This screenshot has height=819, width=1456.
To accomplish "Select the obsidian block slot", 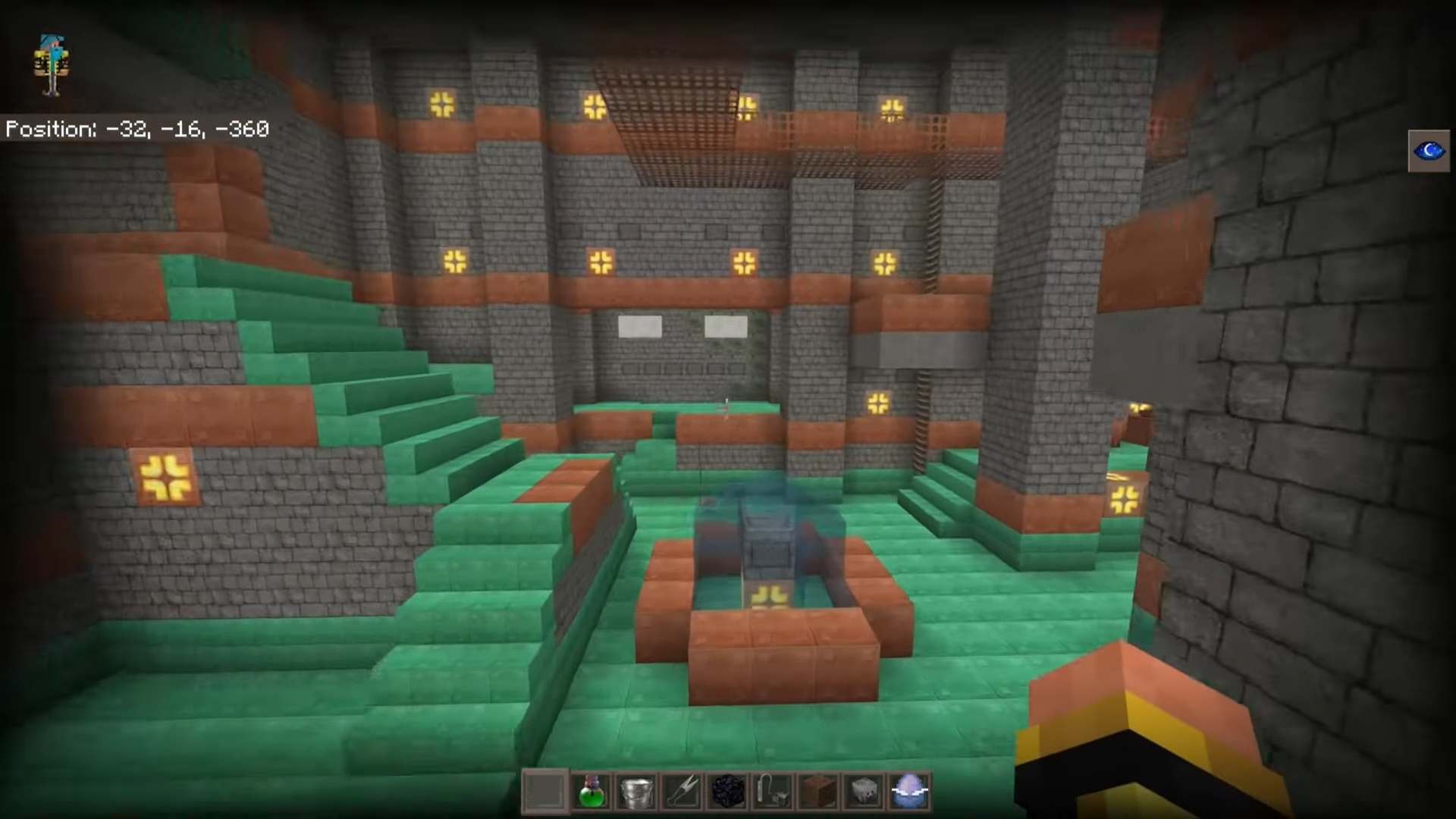I will tap(728, 792).
